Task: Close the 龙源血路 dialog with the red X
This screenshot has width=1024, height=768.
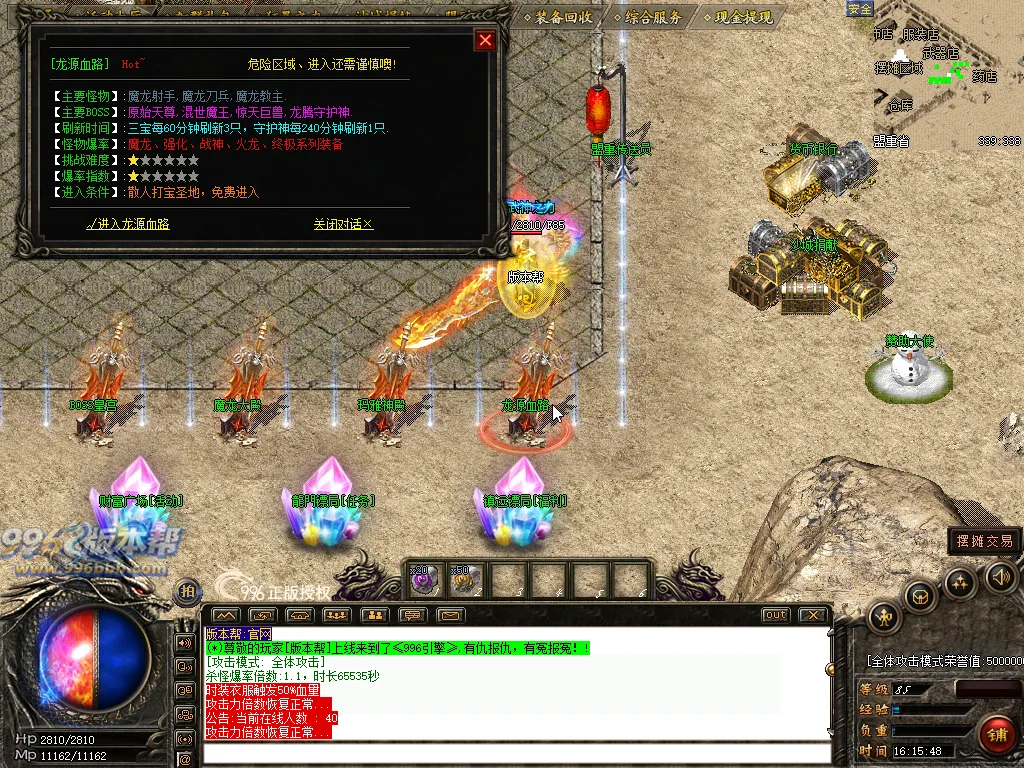Action: (485, 40)
